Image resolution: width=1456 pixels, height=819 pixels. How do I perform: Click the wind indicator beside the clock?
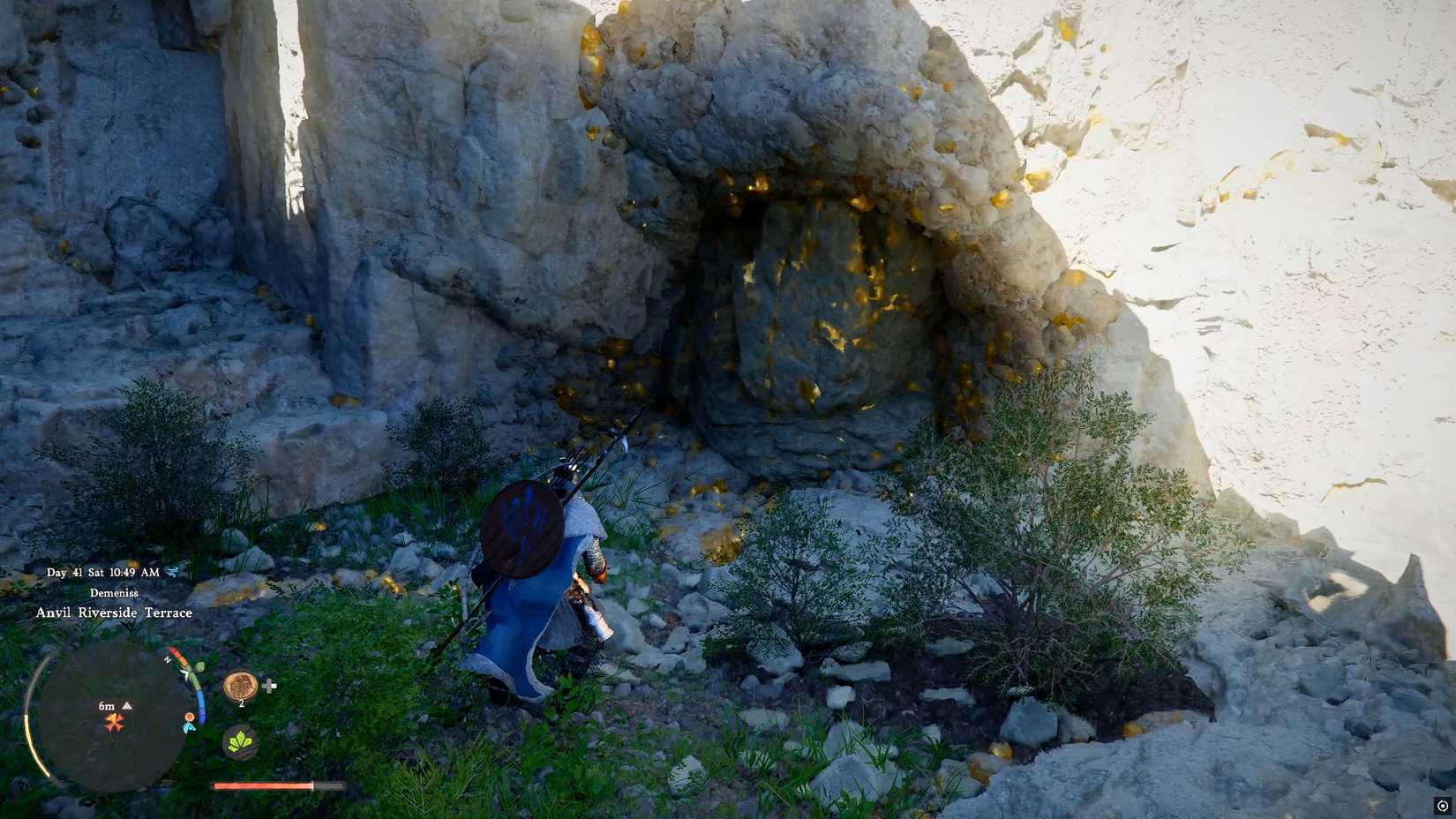click(x=171, y=572)
